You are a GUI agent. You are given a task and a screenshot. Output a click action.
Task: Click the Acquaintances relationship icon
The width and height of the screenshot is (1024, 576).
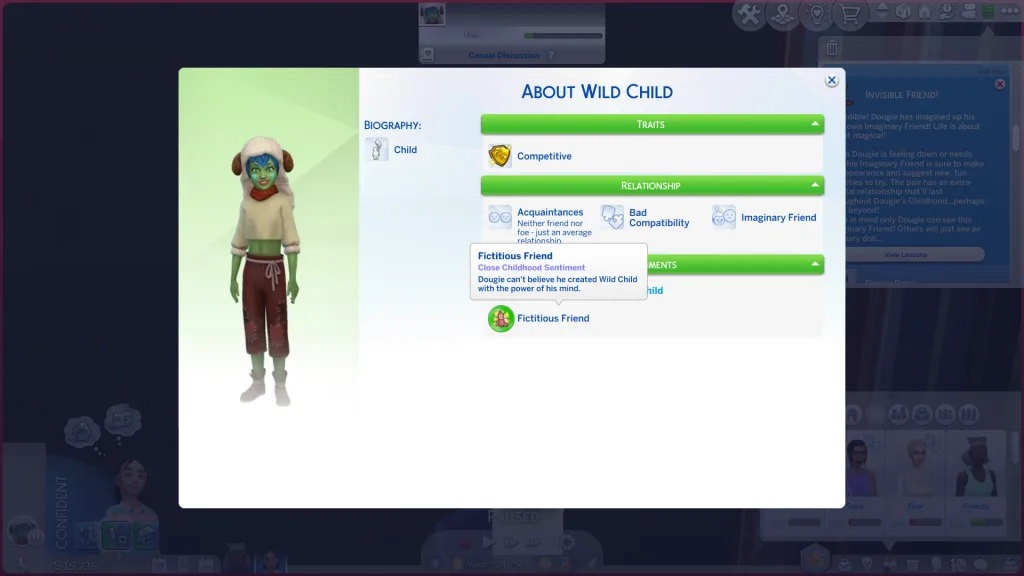point(500,217)
